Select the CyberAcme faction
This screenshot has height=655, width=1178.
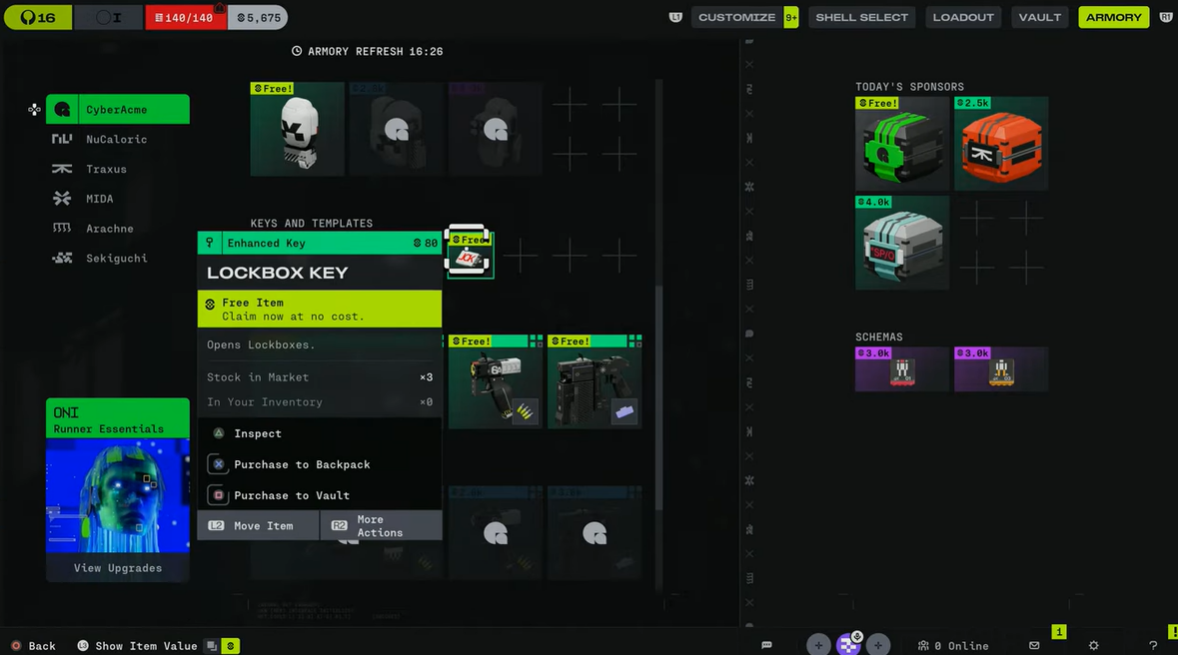click(x=117, y=109)
